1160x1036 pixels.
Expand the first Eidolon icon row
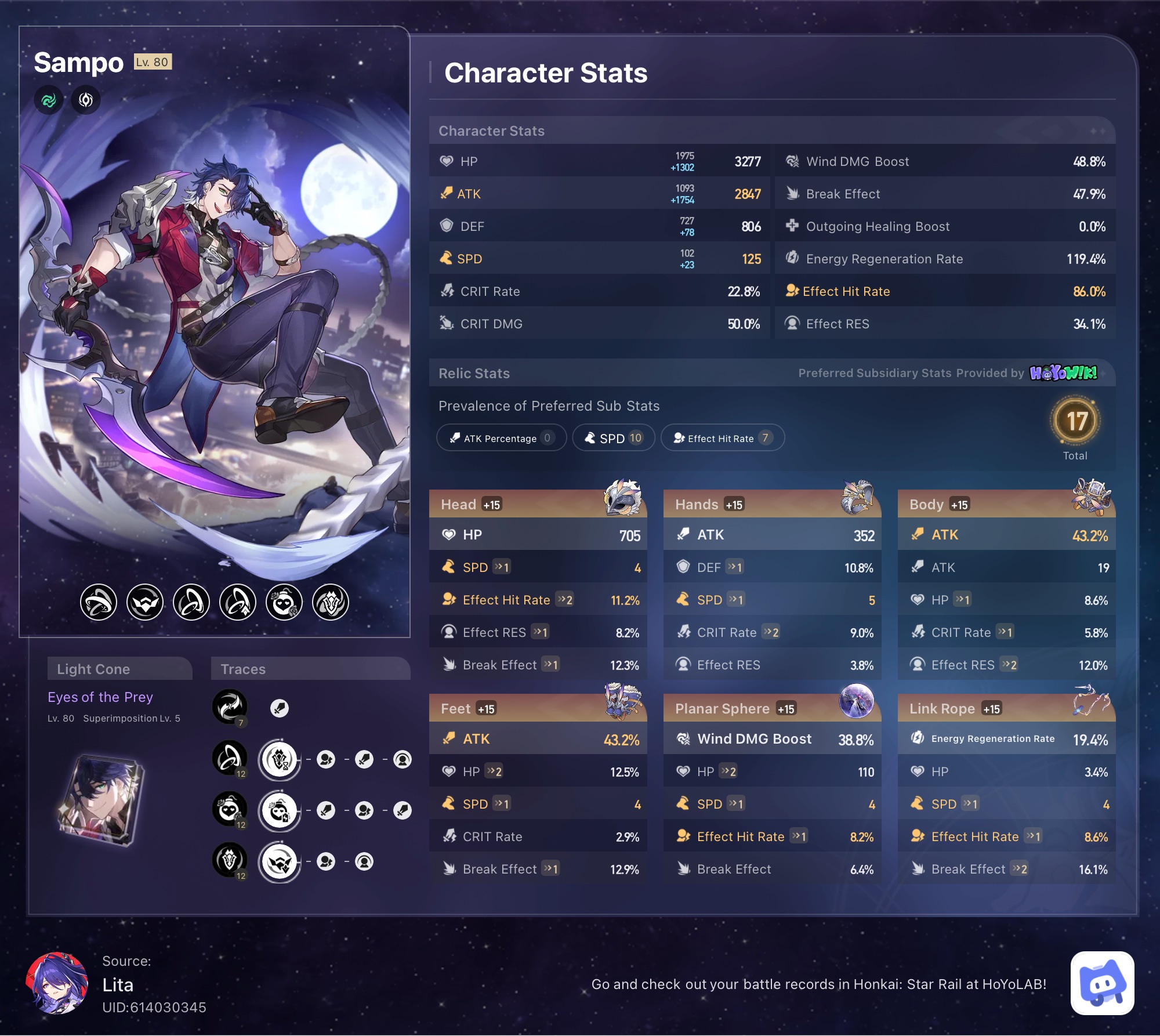pos(98,603)
